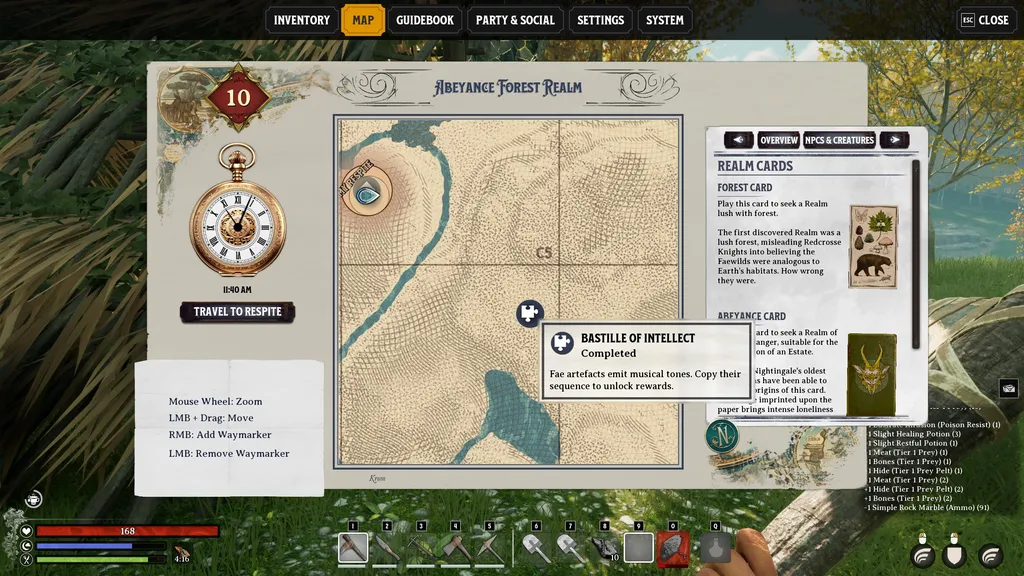Switch to the Guidebook tab
The image size is (1024, 576).
[x=425, y=20]
